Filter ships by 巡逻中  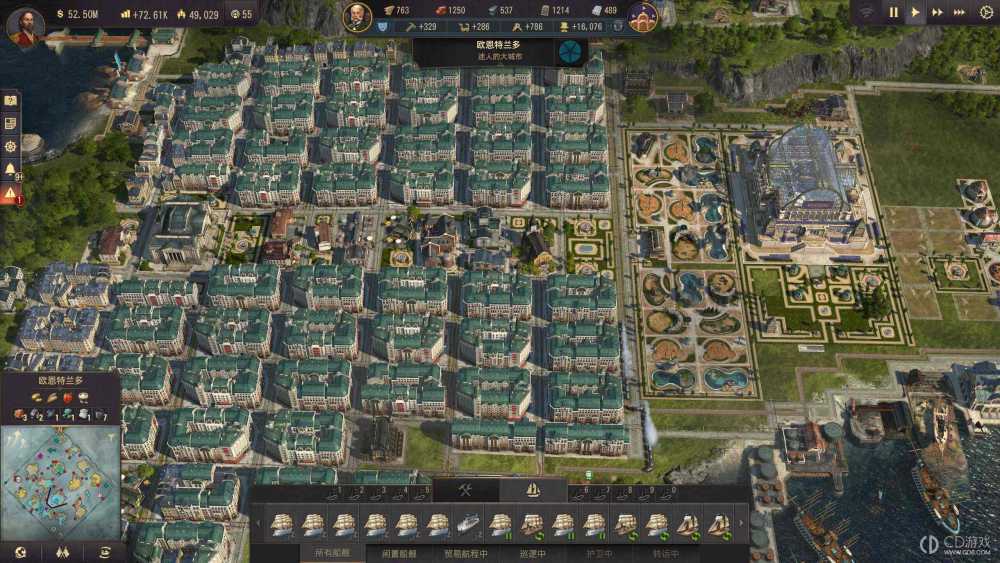[533, 553]
